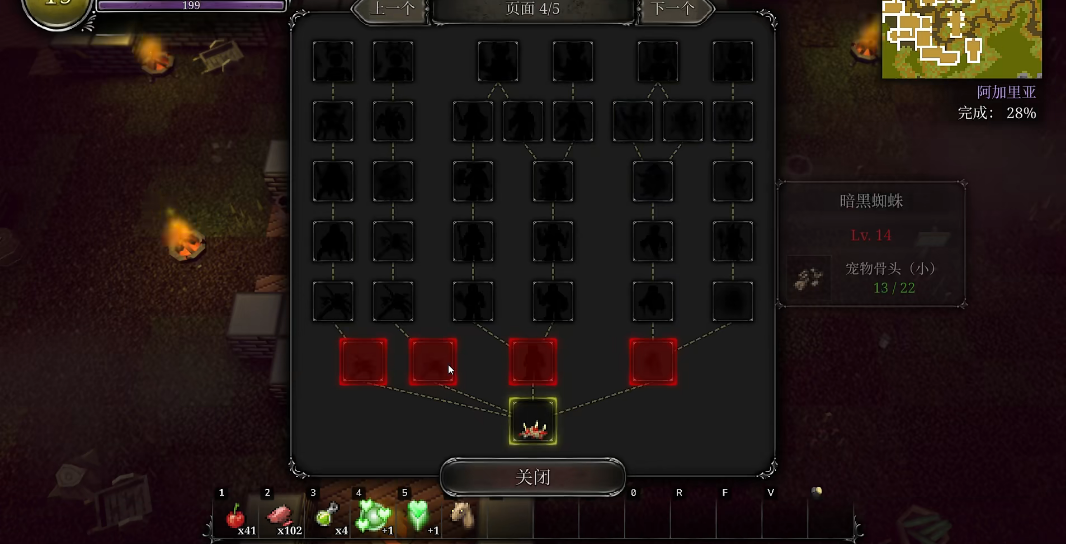Image resolution: width=1066 pixels, height=544 pixels.
Task: Click the pet bone (宠物骨头) item icon
Action: point(808,277)
